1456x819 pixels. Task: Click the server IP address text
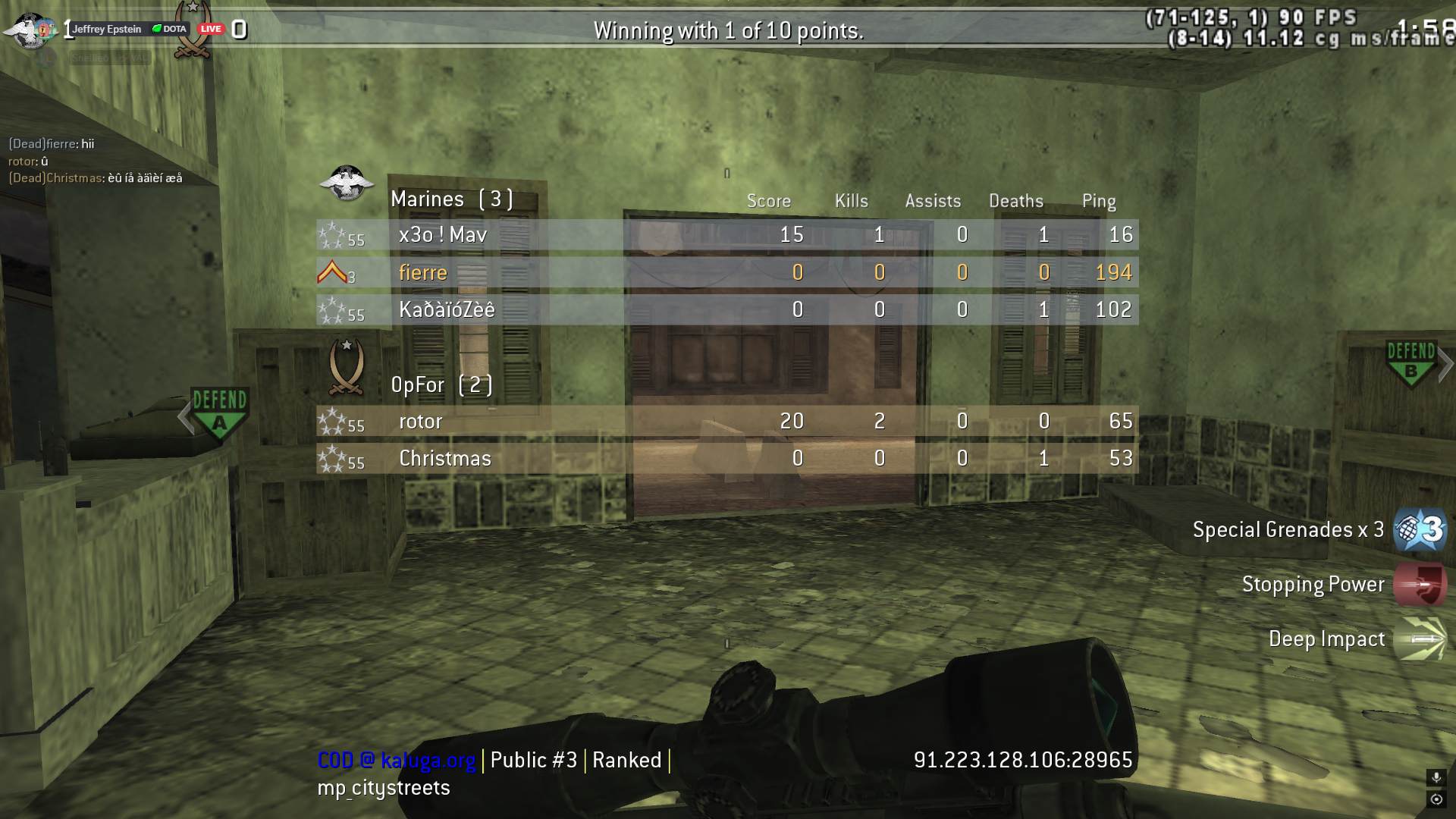click(1023, 758)
